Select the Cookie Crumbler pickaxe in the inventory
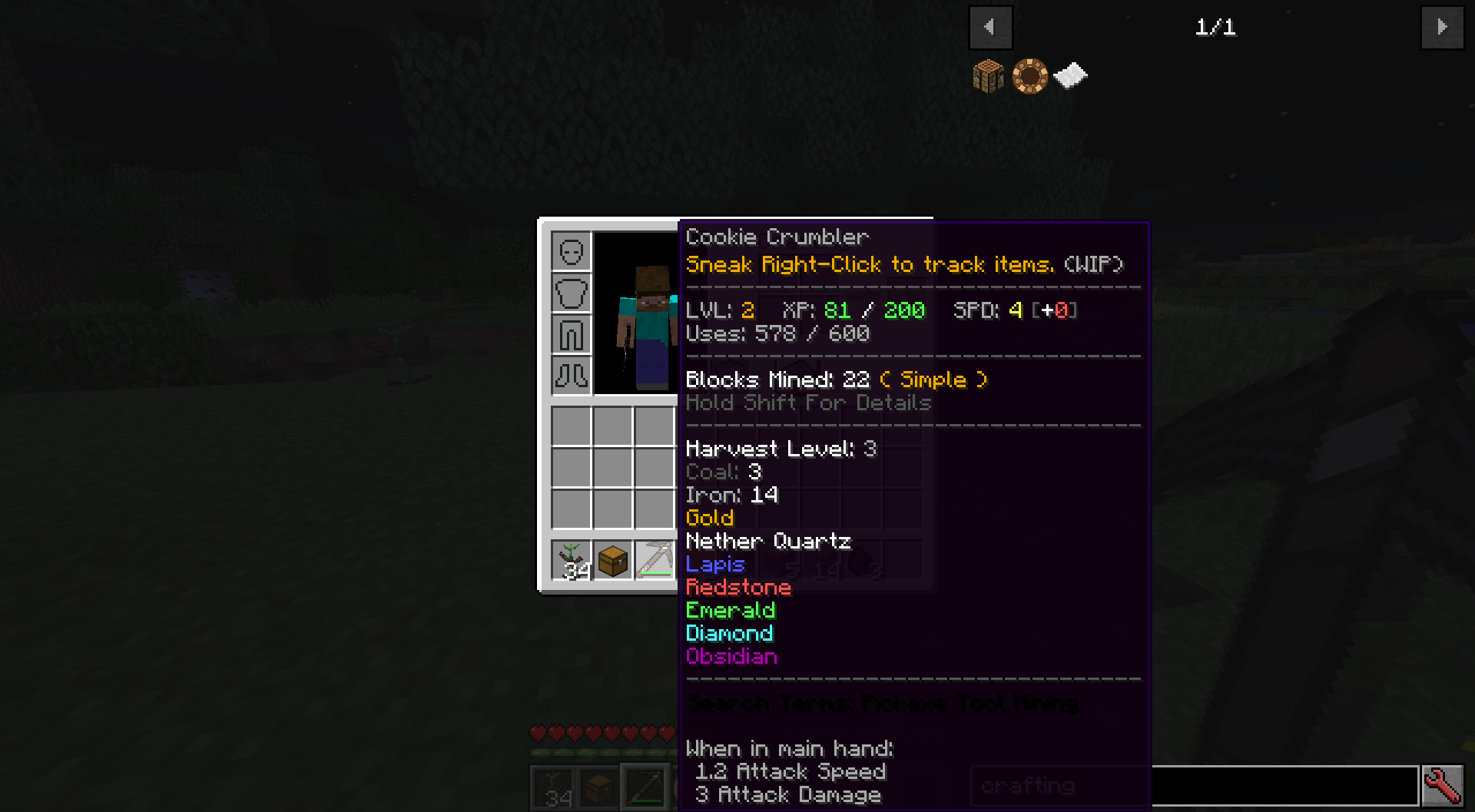 (x=653, y=560)
